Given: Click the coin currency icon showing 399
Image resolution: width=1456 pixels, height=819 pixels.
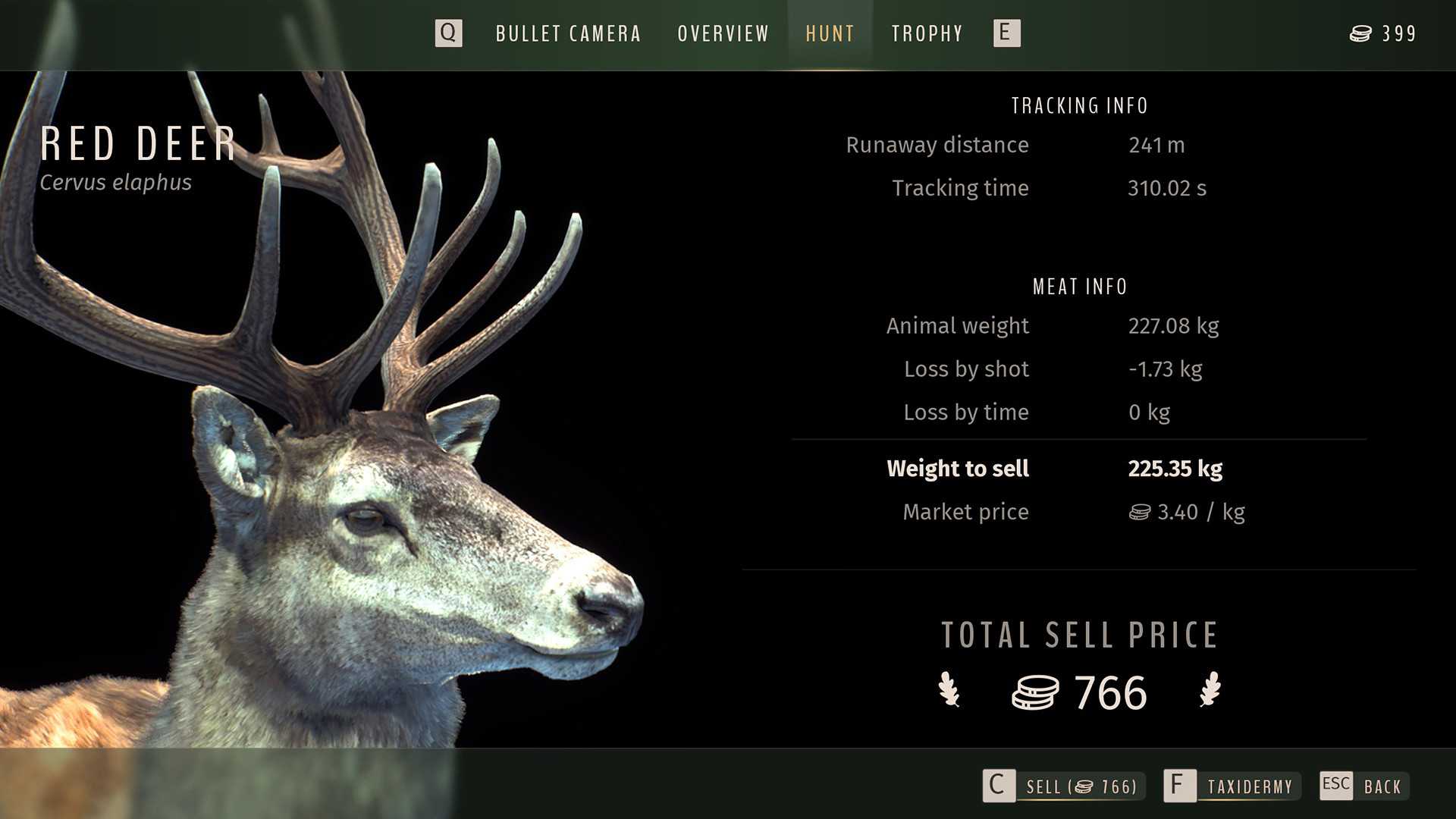Looking at the screenshot, I should point(1362,33).
